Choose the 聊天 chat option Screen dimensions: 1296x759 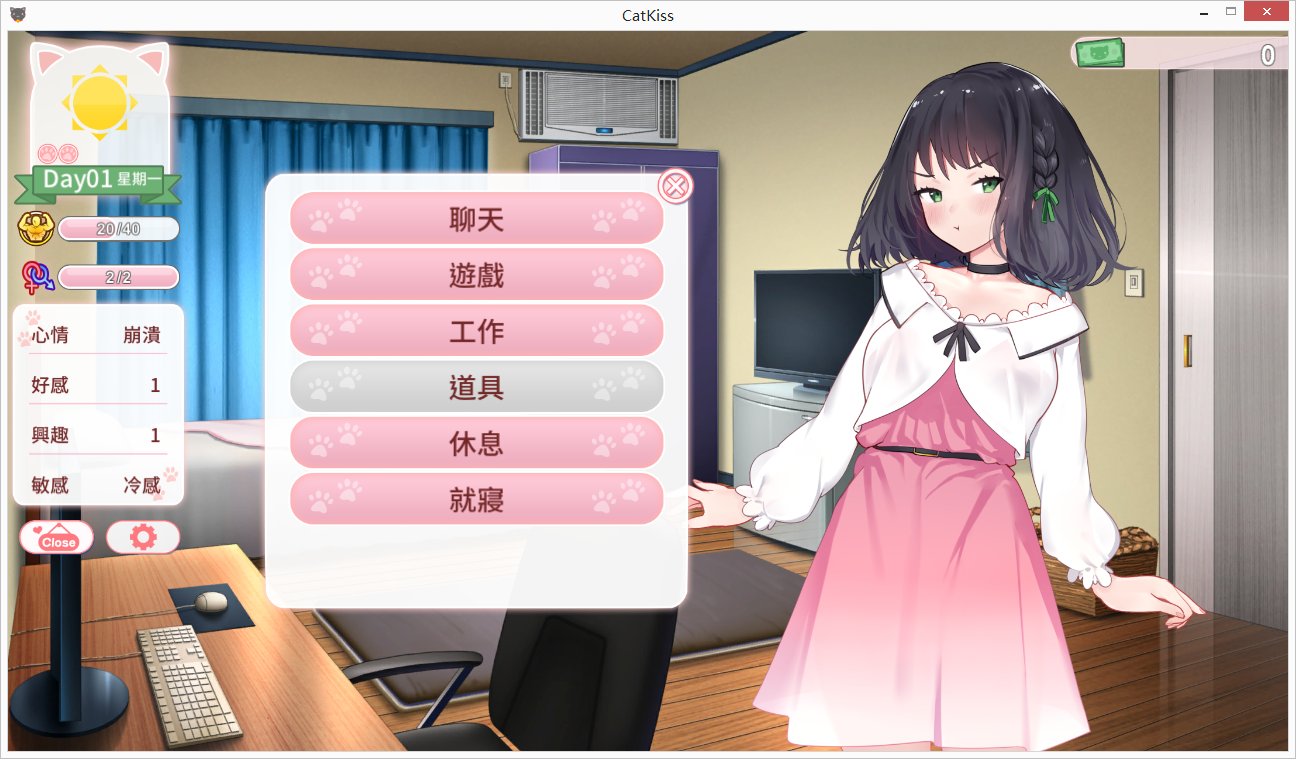(x=476, y=219)
